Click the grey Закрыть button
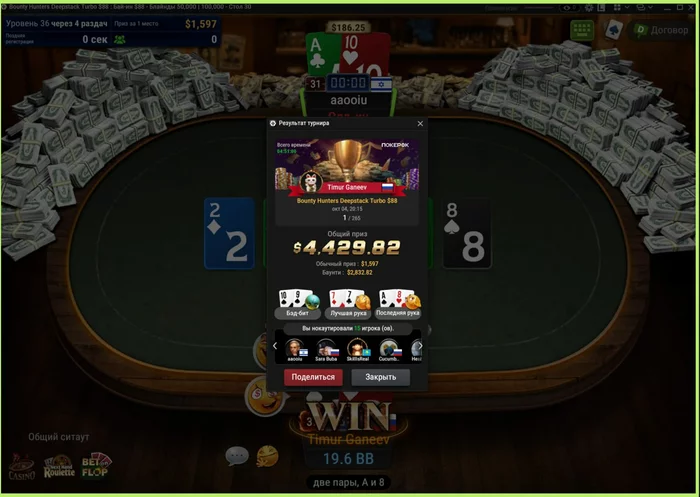Viewport: 700px width, 497px height. click(380, 378)
